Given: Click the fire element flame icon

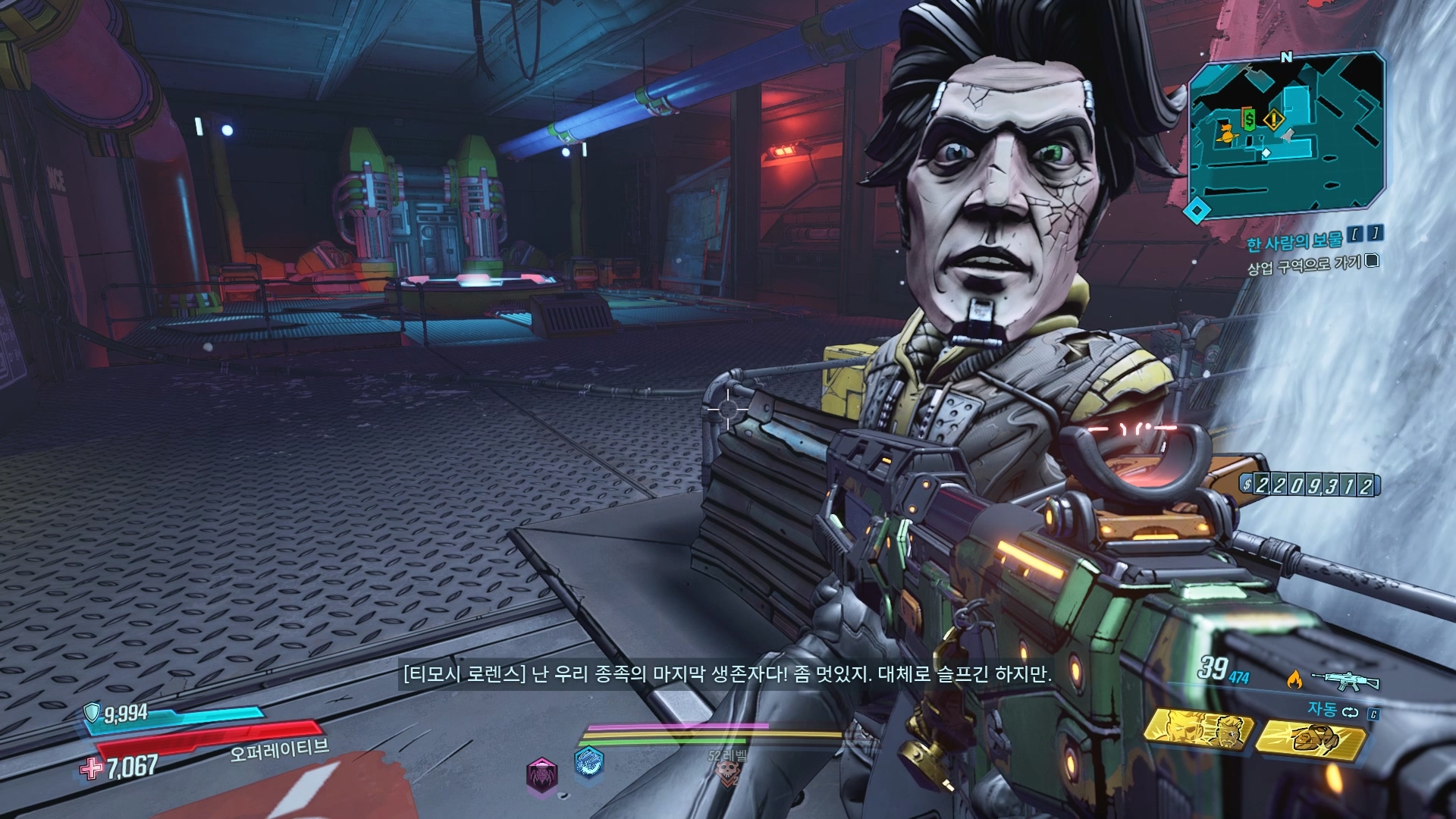Looking at the screenshot, I should [1294, 679].
